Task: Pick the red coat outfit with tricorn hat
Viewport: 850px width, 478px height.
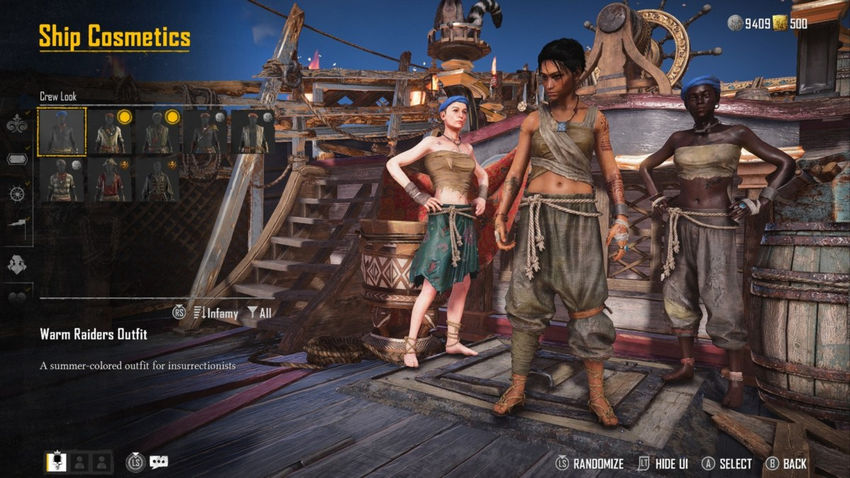Action: [110, 180]
